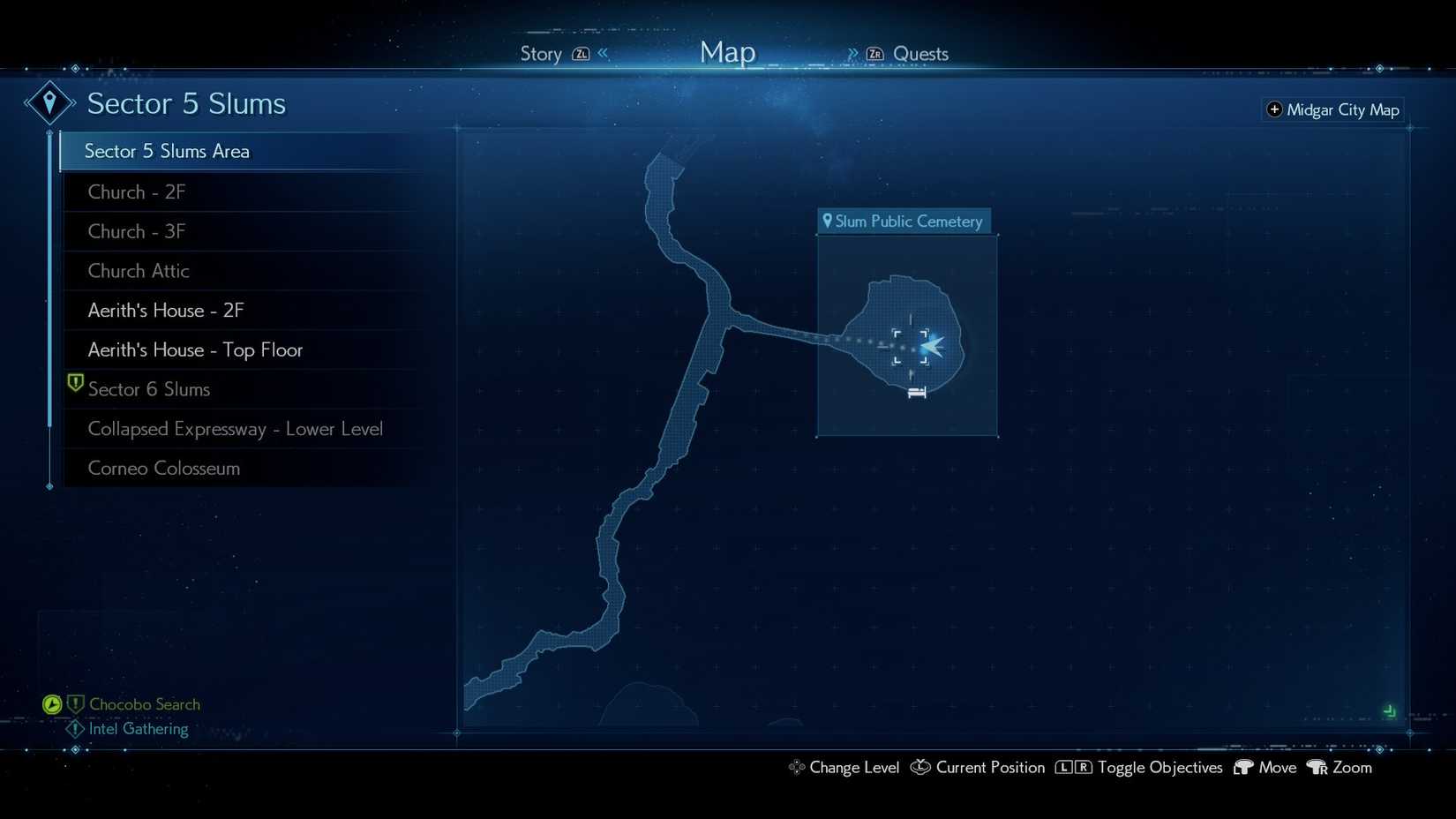Click the green clock icon near Chocobo Search
Viewport: 1456px width, 819px height.
52,704
